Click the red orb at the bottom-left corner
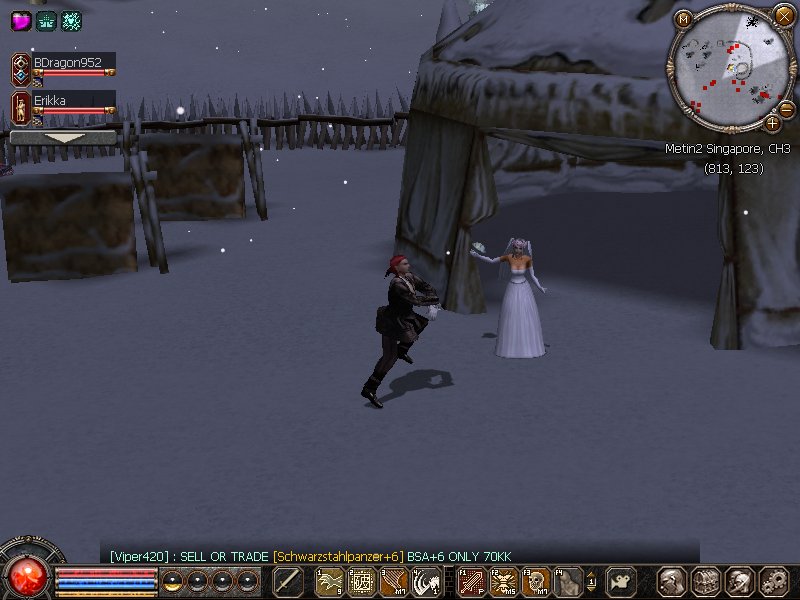 pos(26,576)
